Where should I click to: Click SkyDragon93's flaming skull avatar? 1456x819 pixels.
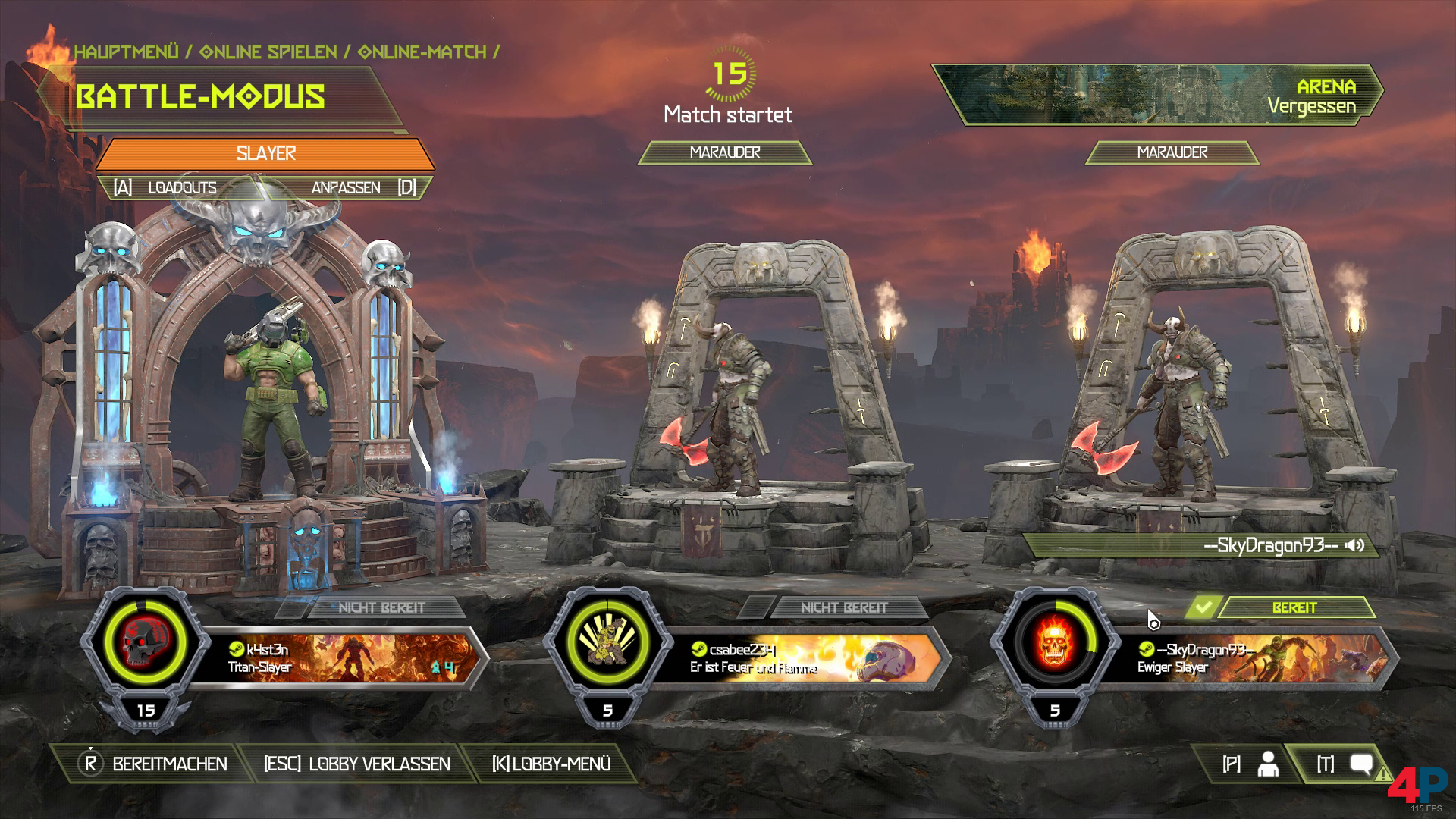[x=1054, y=643]
